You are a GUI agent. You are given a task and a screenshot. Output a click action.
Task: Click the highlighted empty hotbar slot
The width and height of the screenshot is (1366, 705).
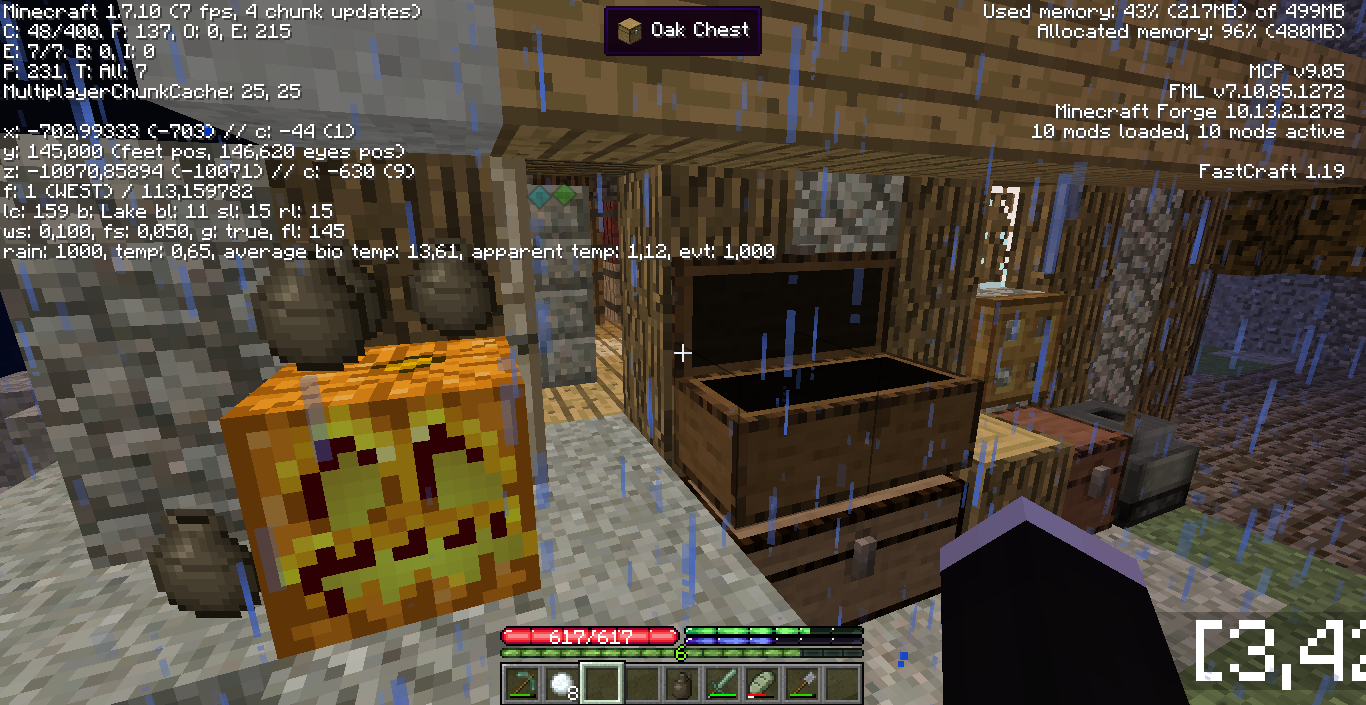coord(602,684)
